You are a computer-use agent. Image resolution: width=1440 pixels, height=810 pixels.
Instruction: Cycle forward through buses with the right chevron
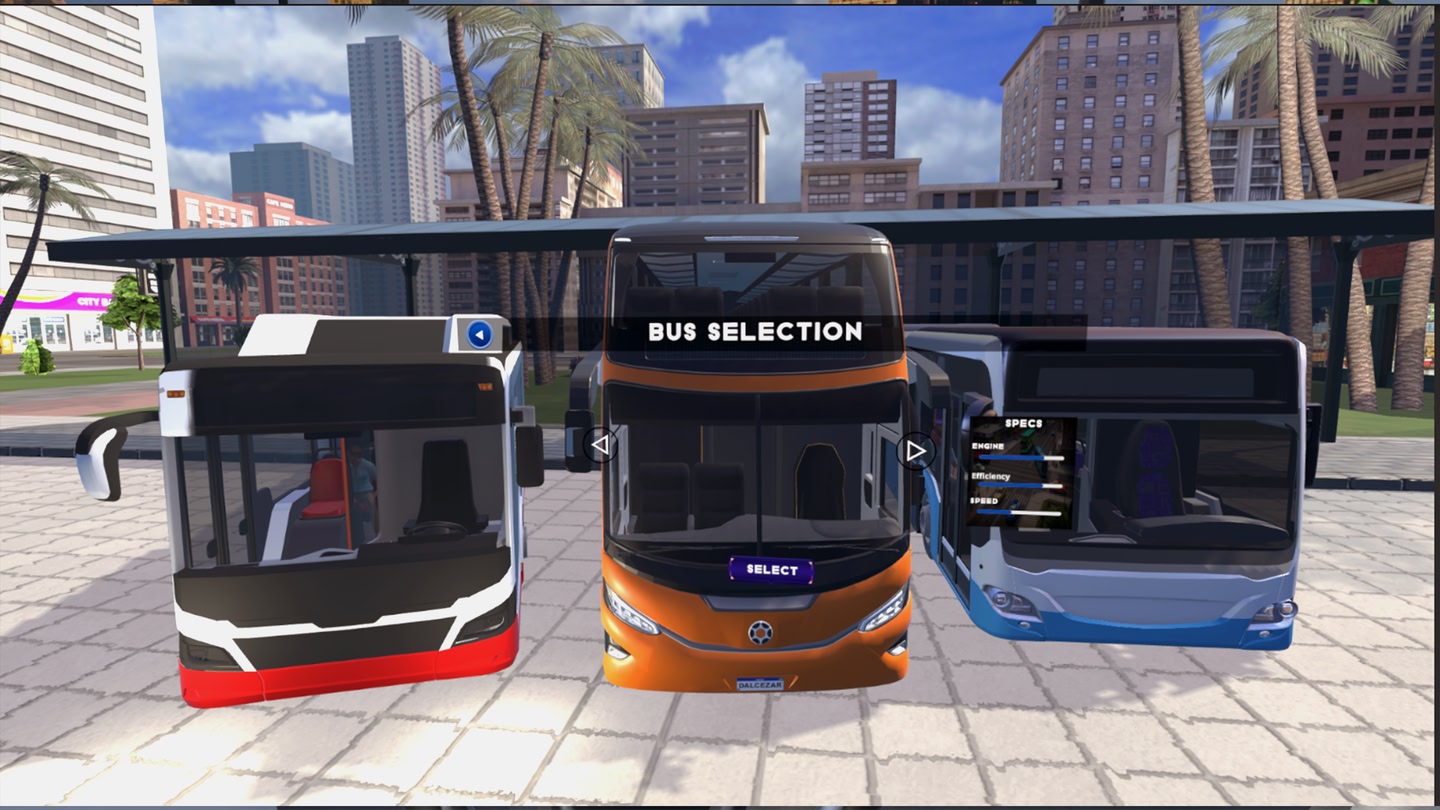915,450
